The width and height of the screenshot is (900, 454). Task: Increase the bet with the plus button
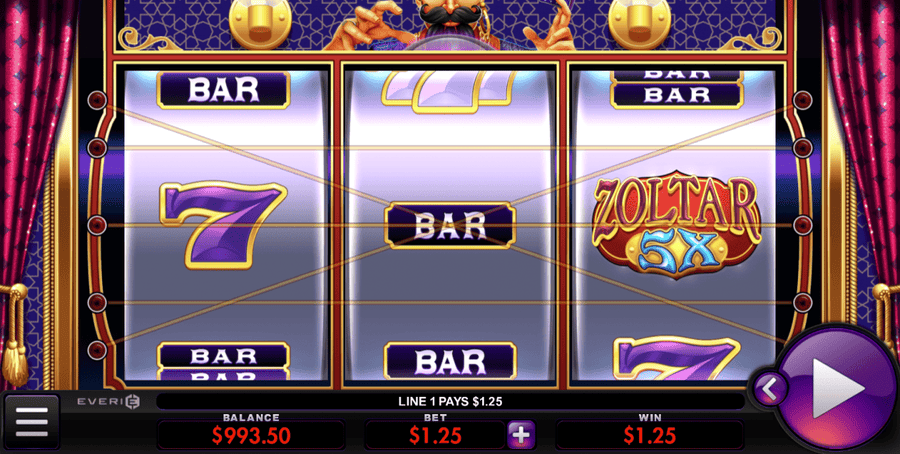pyautogui.click(x=522, y=435)
